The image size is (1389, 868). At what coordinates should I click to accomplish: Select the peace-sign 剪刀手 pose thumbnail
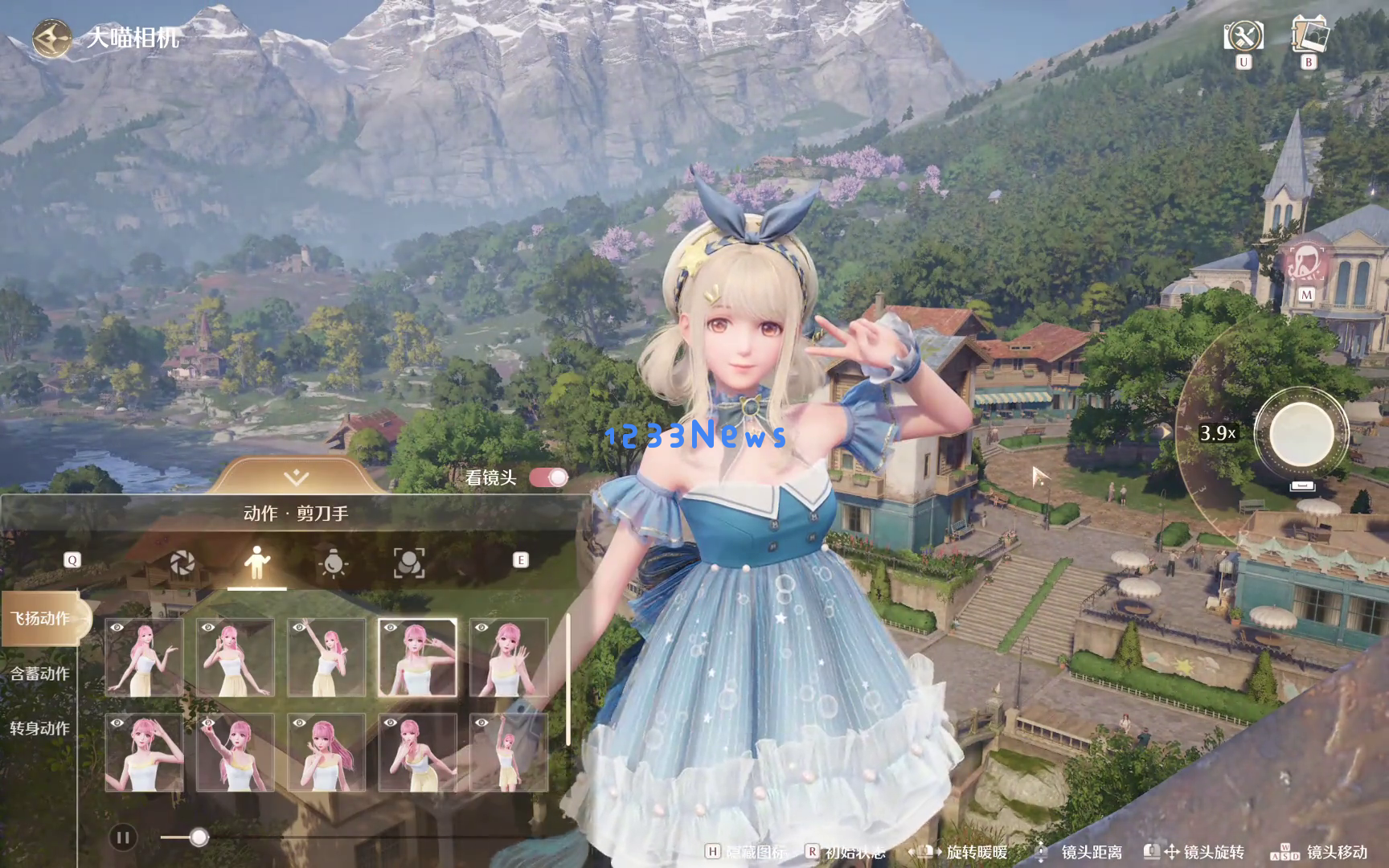[417, 657]
